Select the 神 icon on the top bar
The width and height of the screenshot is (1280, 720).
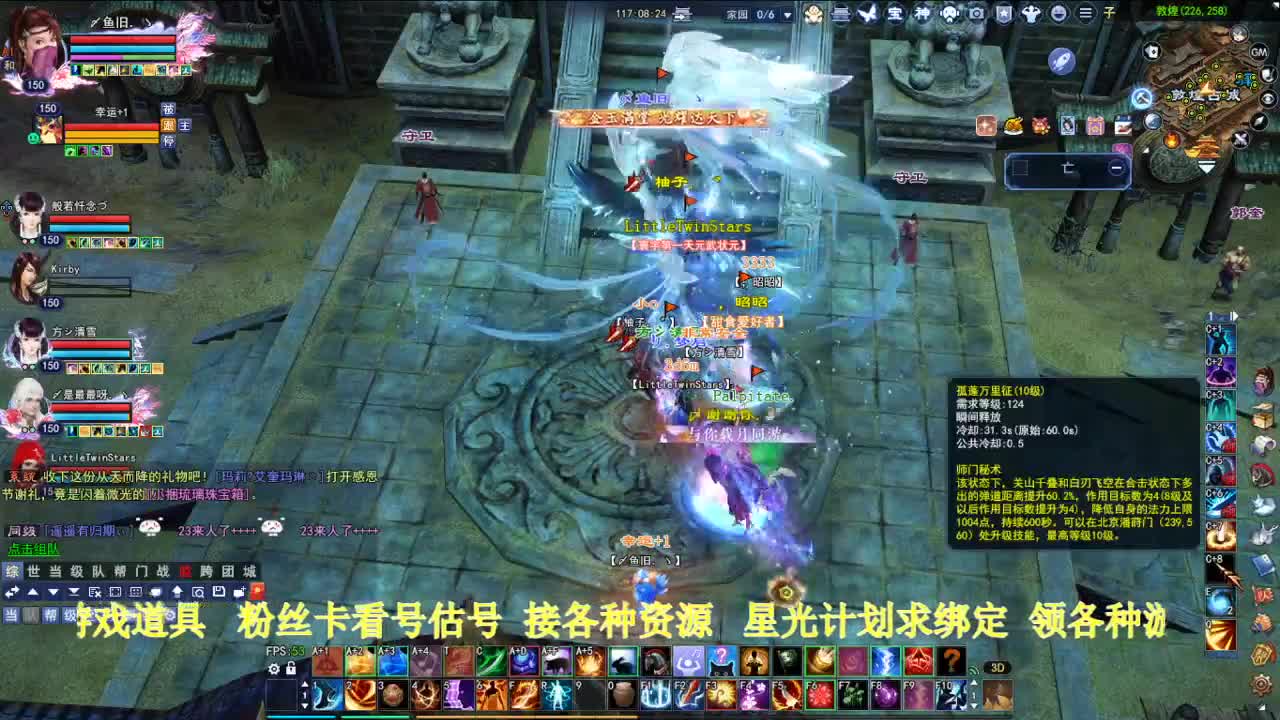(921, 14)
